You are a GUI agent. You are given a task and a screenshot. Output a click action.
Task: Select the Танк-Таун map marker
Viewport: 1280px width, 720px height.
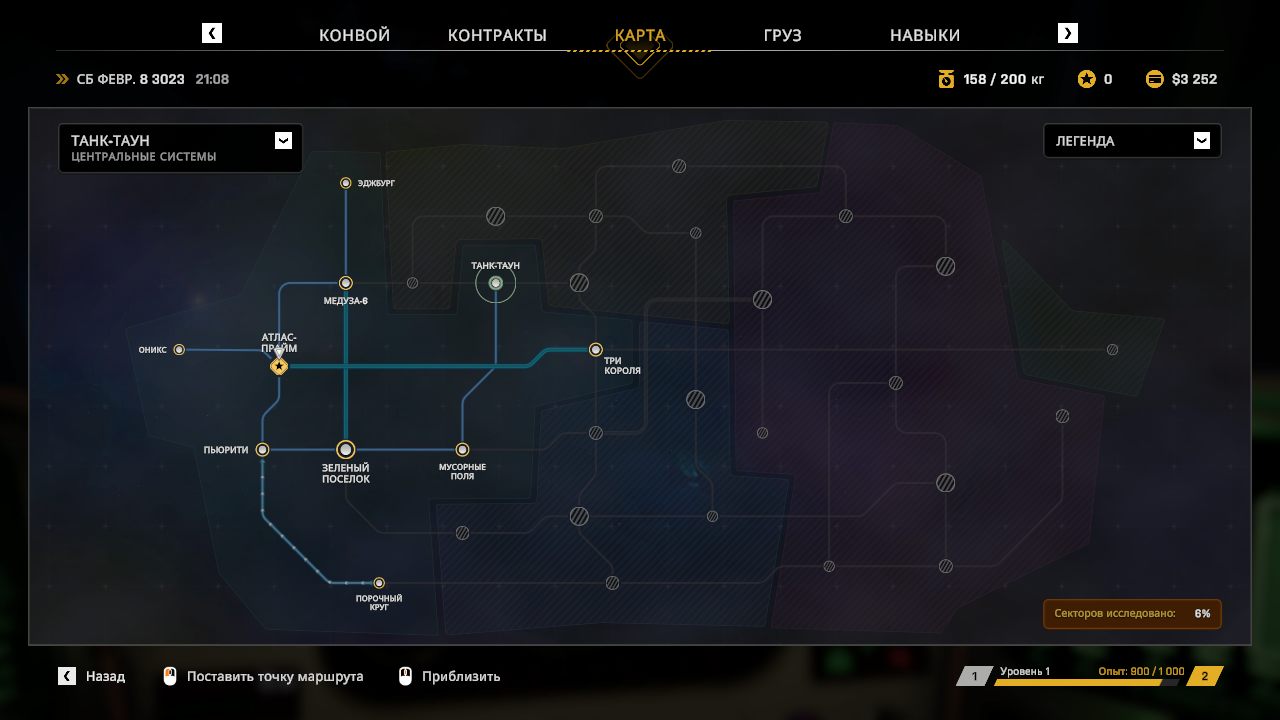(x=495, y=284)
